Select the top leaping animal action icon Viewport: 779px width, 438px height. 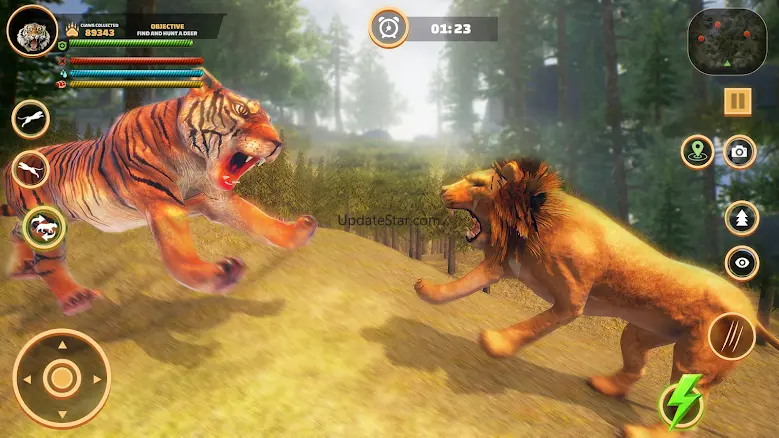[30, 119]
